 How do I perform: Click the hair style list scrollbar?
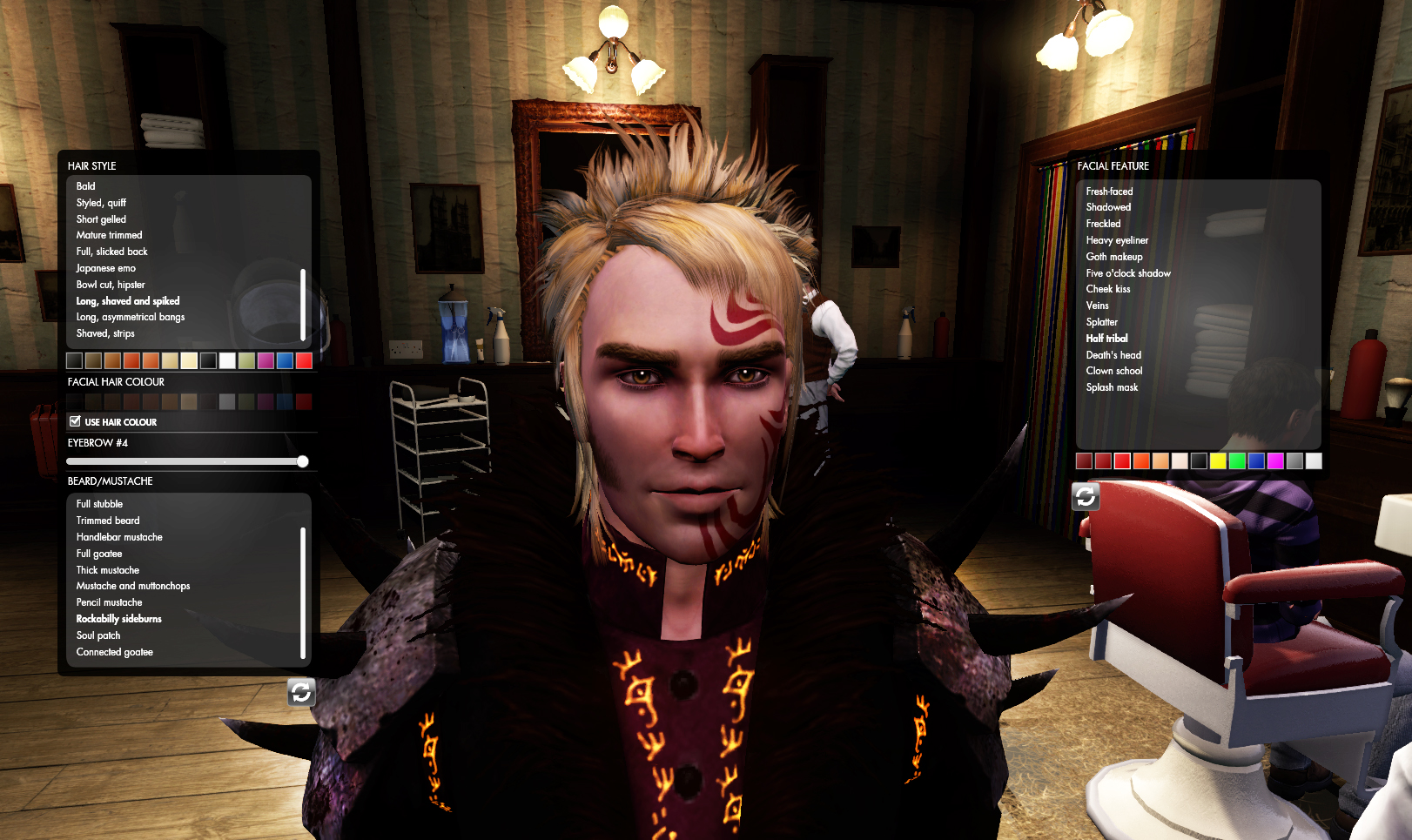pos(303,305)
